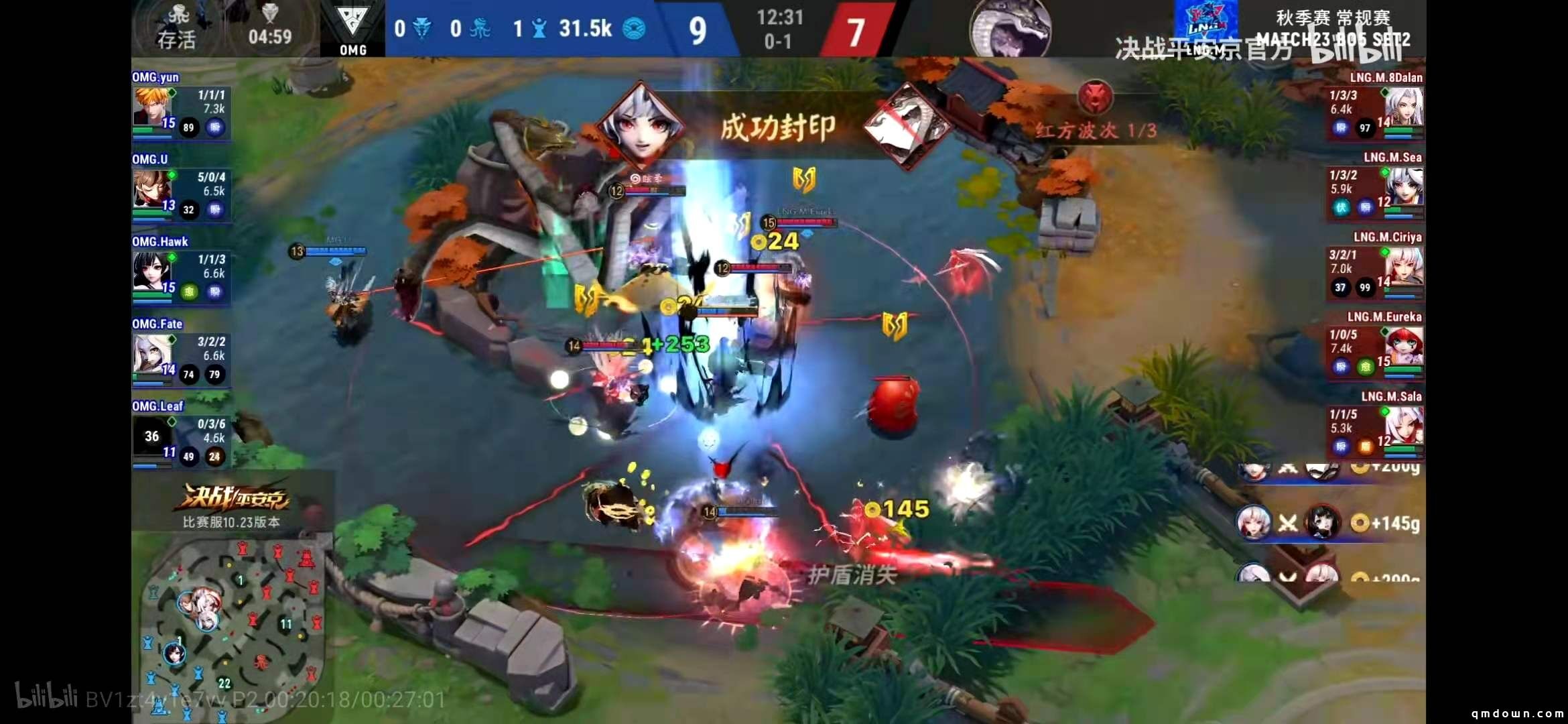Select OMG.Leaf's respawn timer portrait
Image resolution: width=1568 pixels, height=724 pixels.
tap(152, 436)
